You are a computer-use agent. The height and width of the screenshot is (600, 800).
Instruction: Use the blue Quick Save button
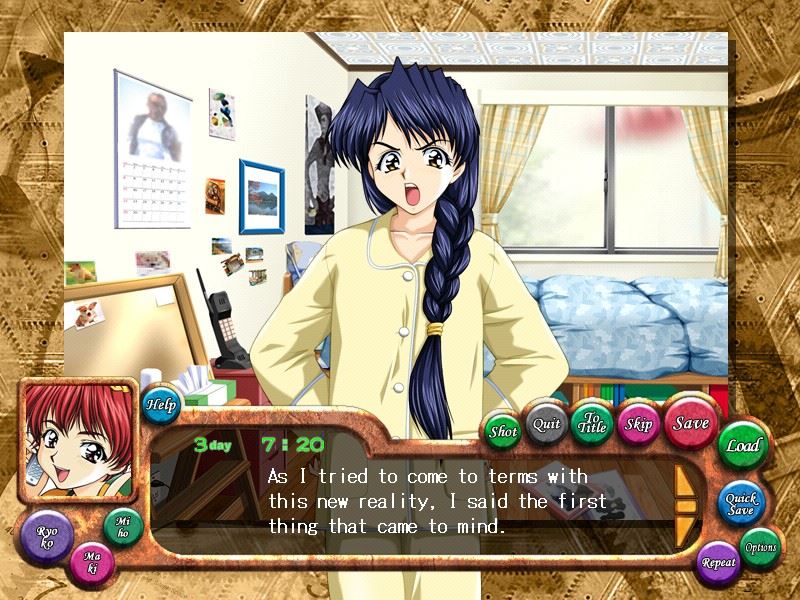[x=740, y=502]
